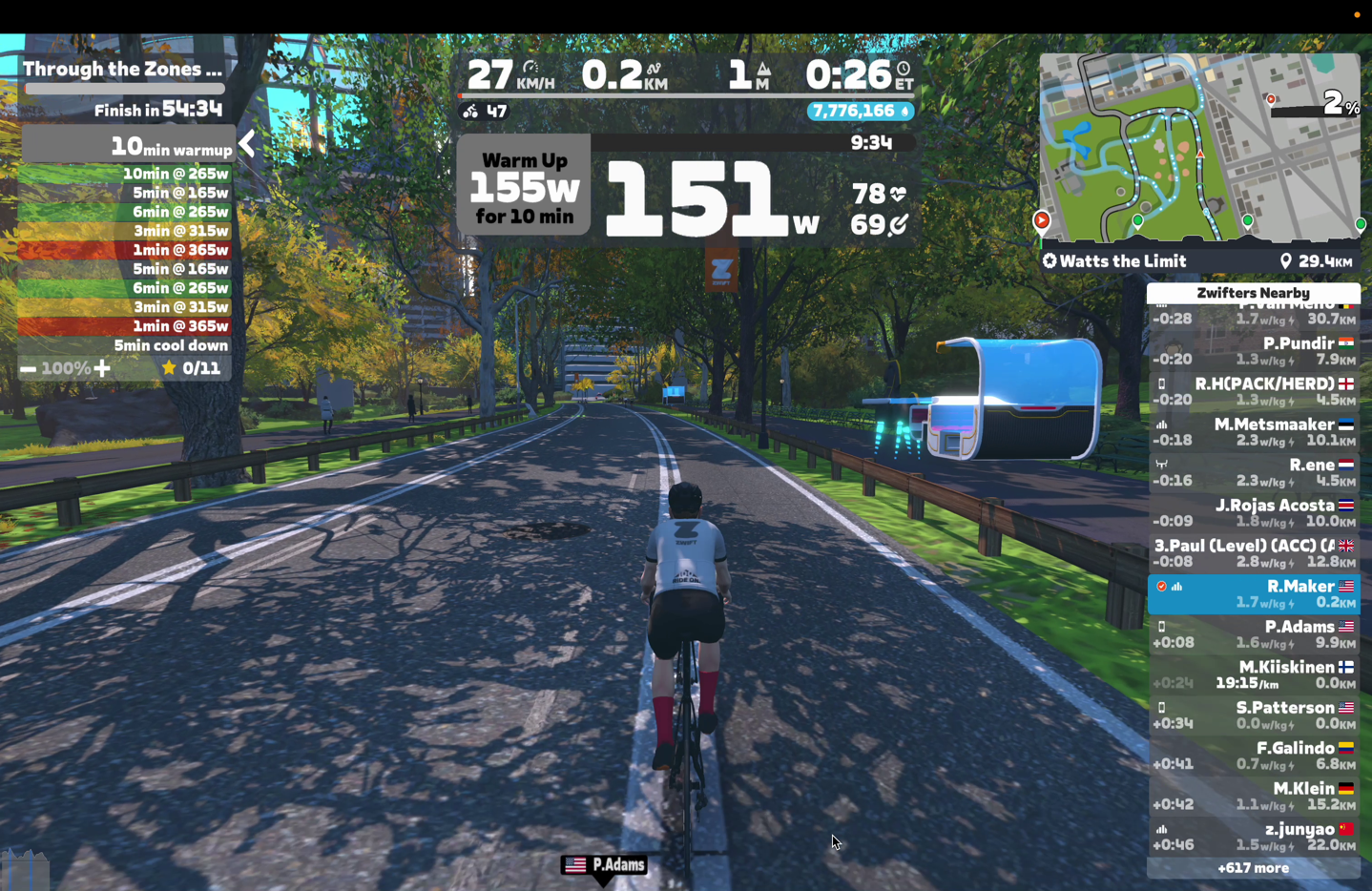Select the 5min cool down block

click(x=125, y=345)
